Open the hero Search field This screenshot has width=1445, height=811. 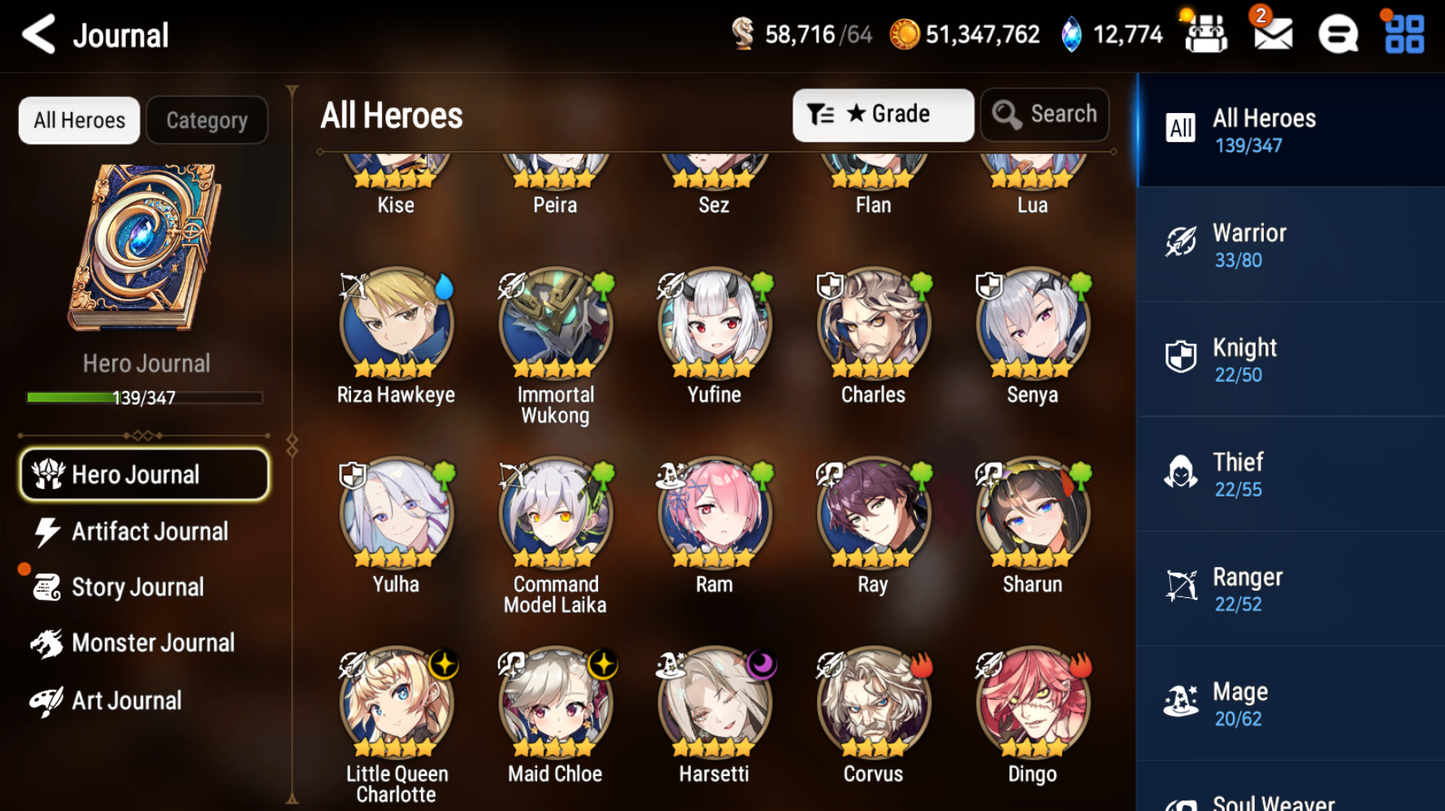tap(1044, 115)
